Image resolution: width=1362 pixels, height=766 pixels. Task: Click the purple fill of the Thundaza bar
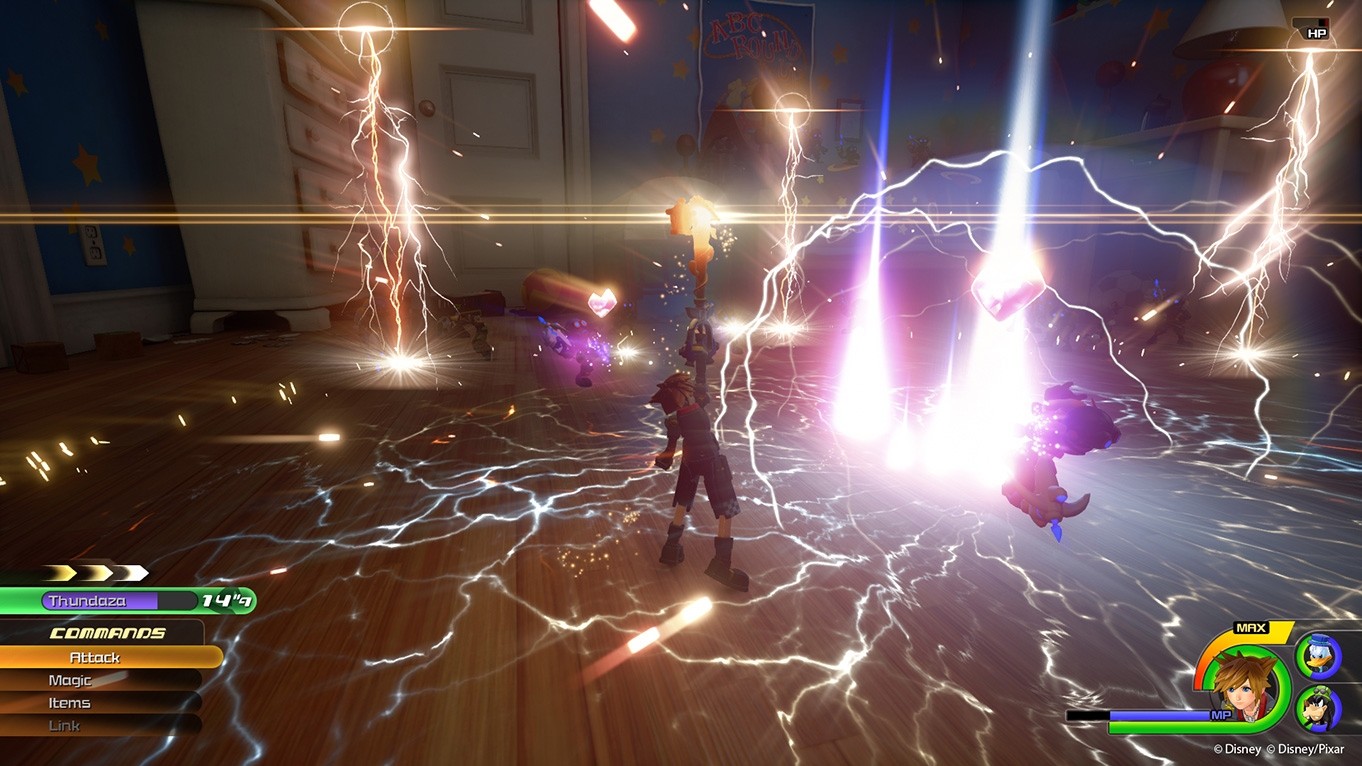140,601
